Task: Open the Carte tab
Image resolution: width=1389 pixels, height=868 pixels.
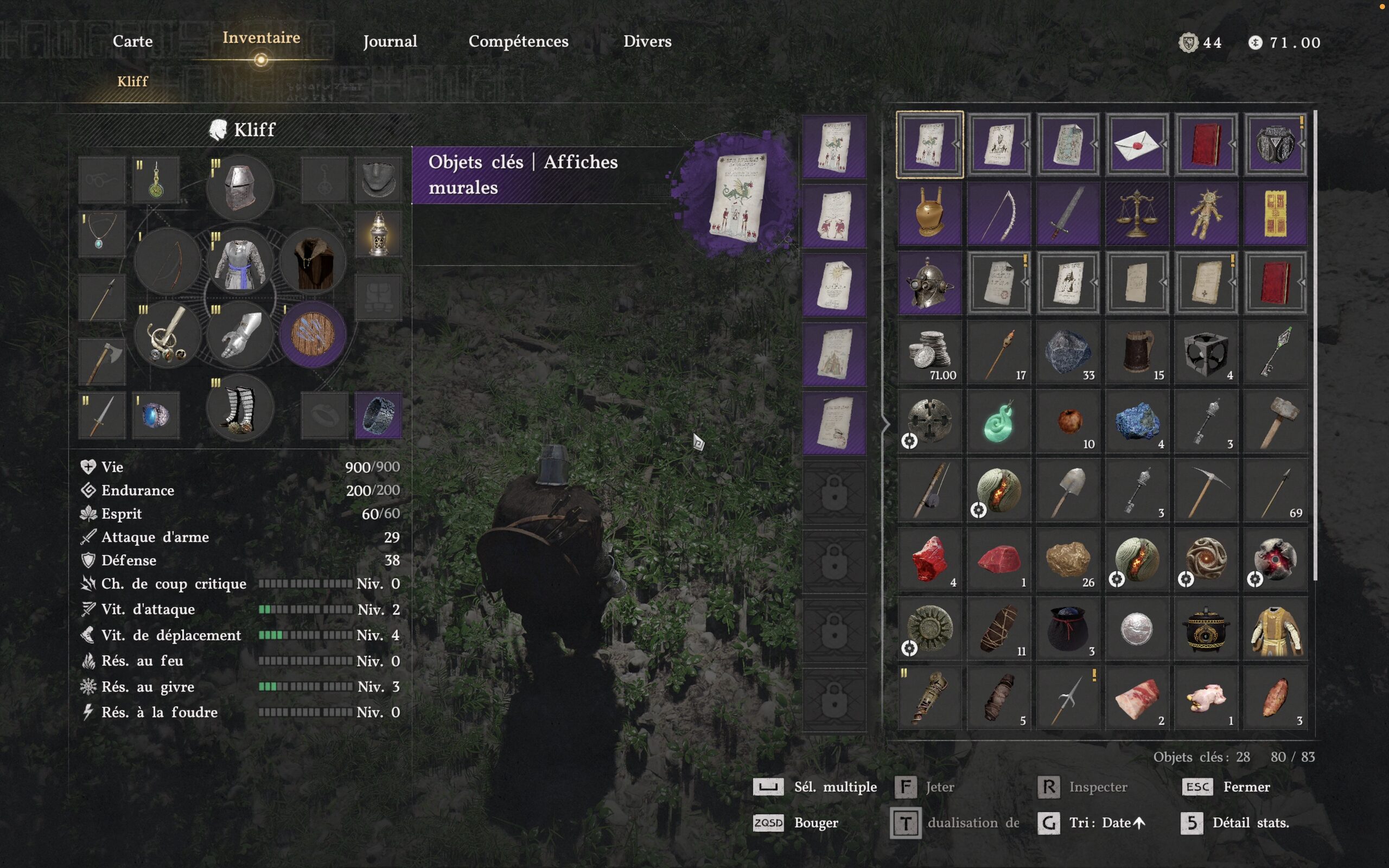Action: tap(132, 41)
